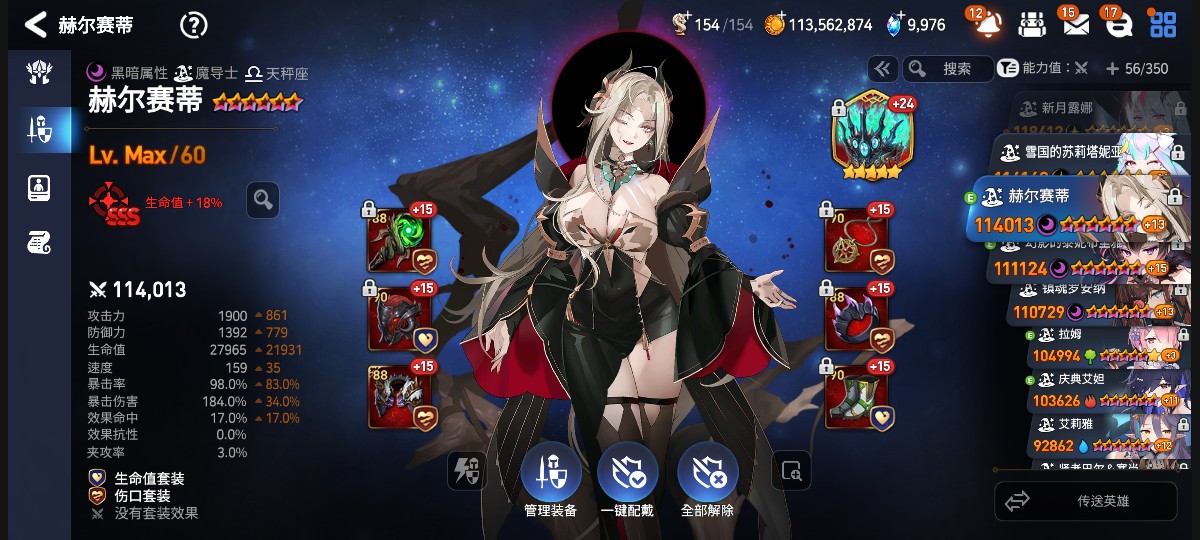The height and width of the screenshot is (540, 1200).
Task: Click the magnifier next to the SSS rating
Action: [263, 199]
